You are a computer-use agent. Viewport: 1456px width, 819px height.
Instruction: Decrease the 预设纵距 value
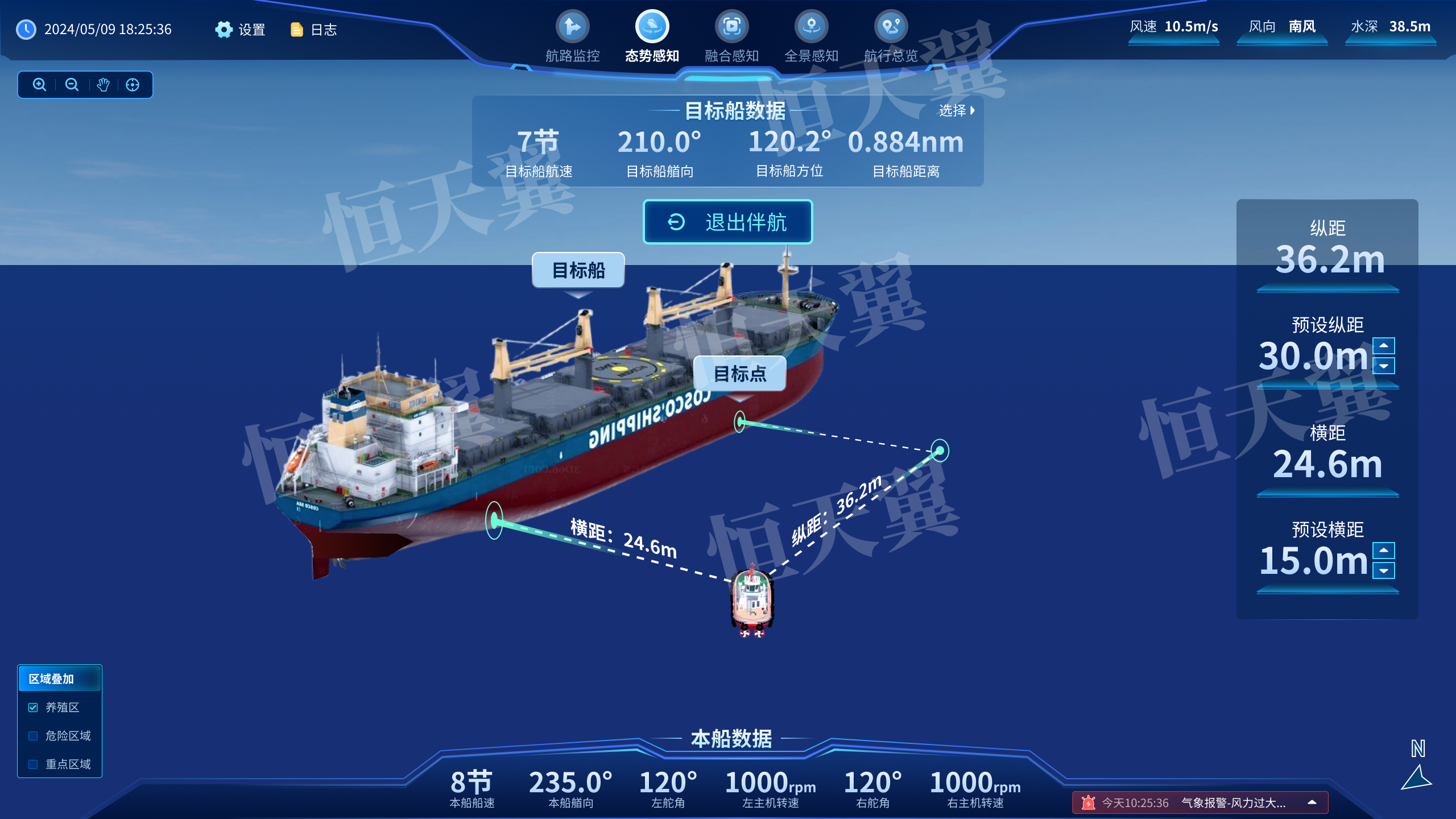1383,366
